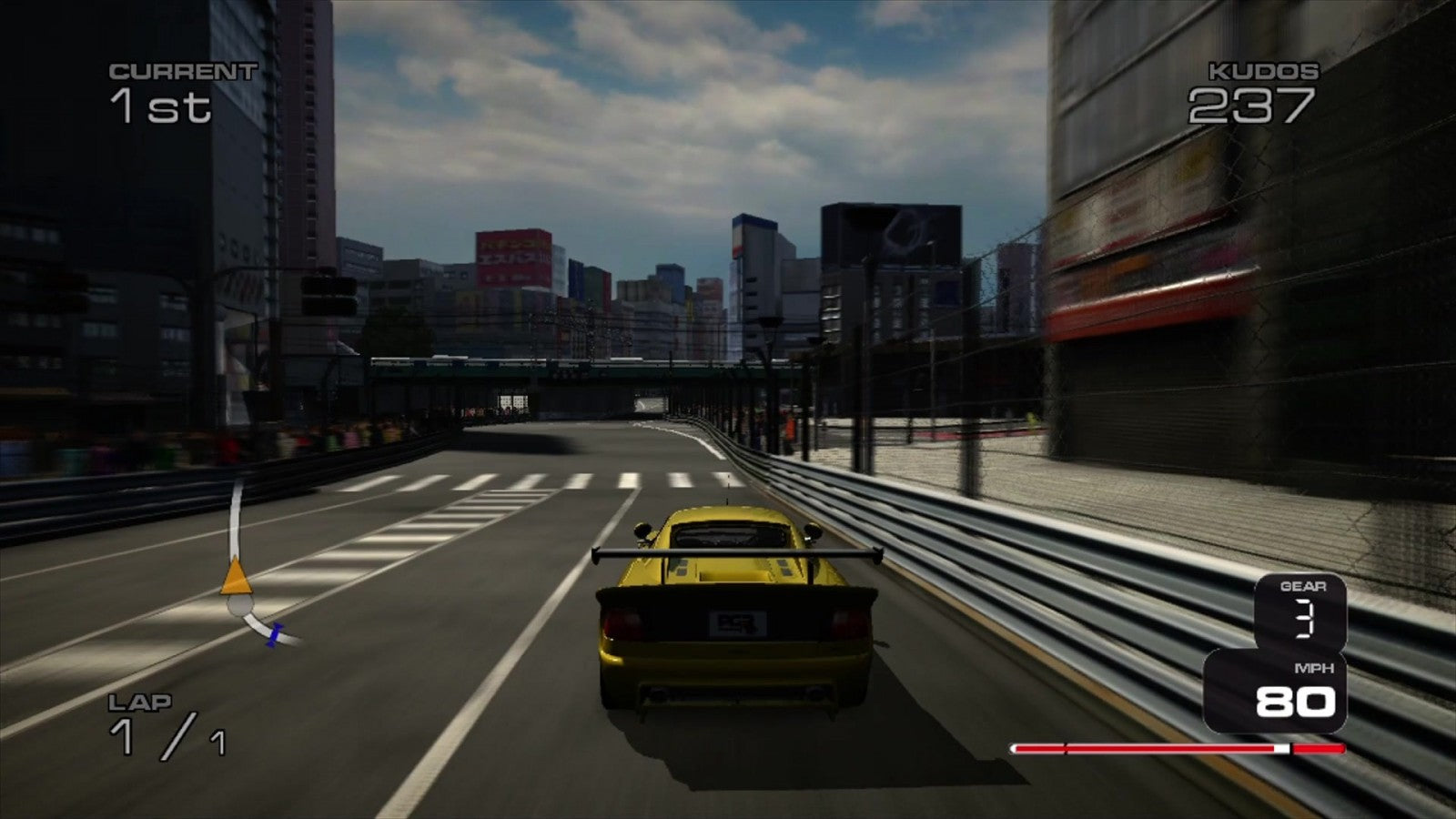Image resolution: width=1456 pixels, height=819 pixels.
Task: Select the orange player arrow on minimap
Action: click(236, 577)
